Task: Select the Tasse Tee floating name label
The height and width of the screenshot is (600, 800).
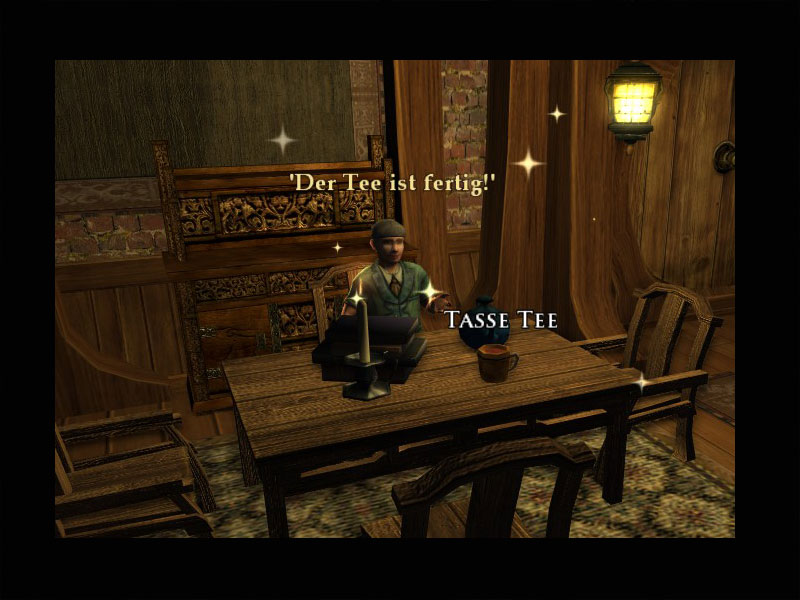Action: (x=500, y=320)
